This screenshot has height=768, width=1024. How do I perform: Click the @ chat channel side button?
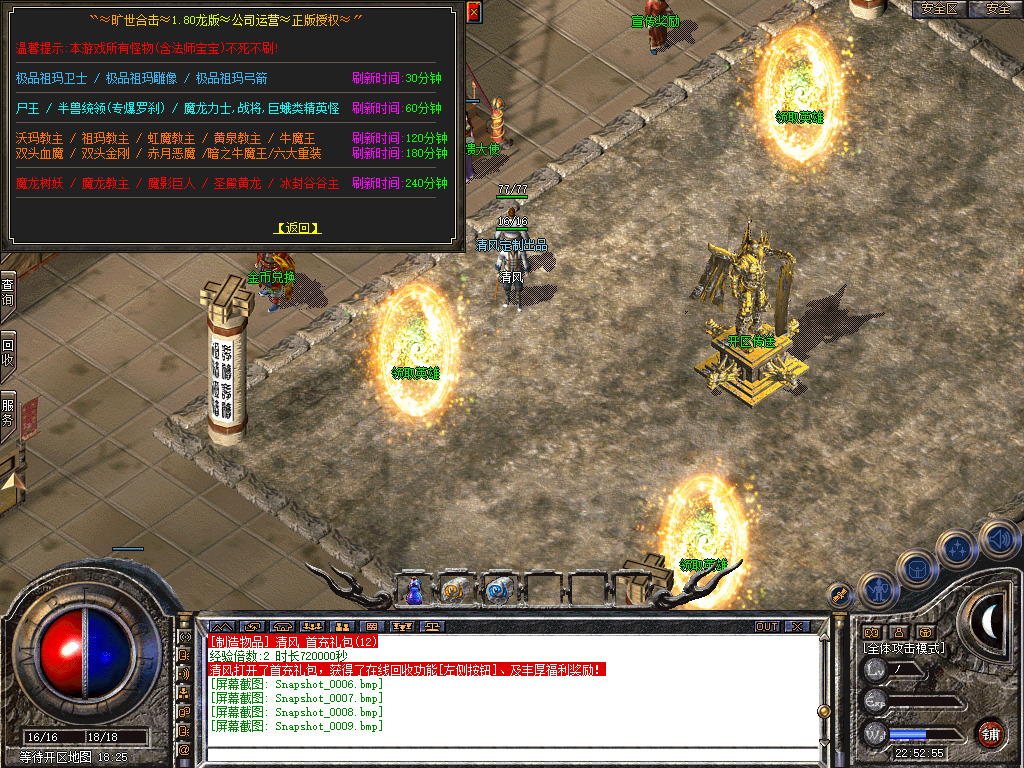185,749
